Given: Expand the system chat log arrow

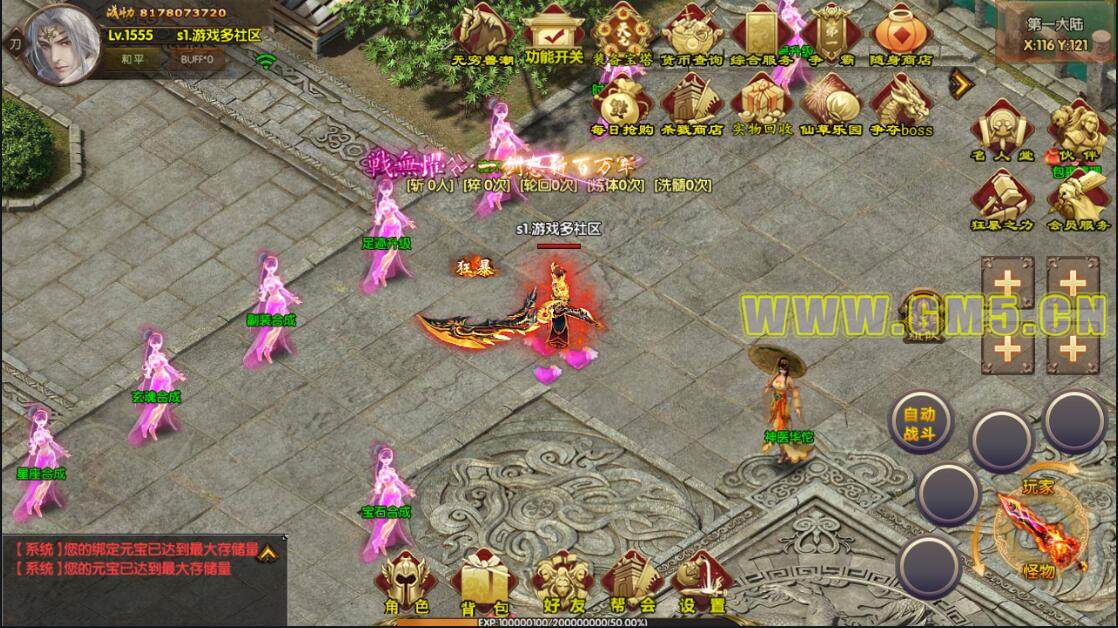Looking at the screenshot, I should [269, 550].
